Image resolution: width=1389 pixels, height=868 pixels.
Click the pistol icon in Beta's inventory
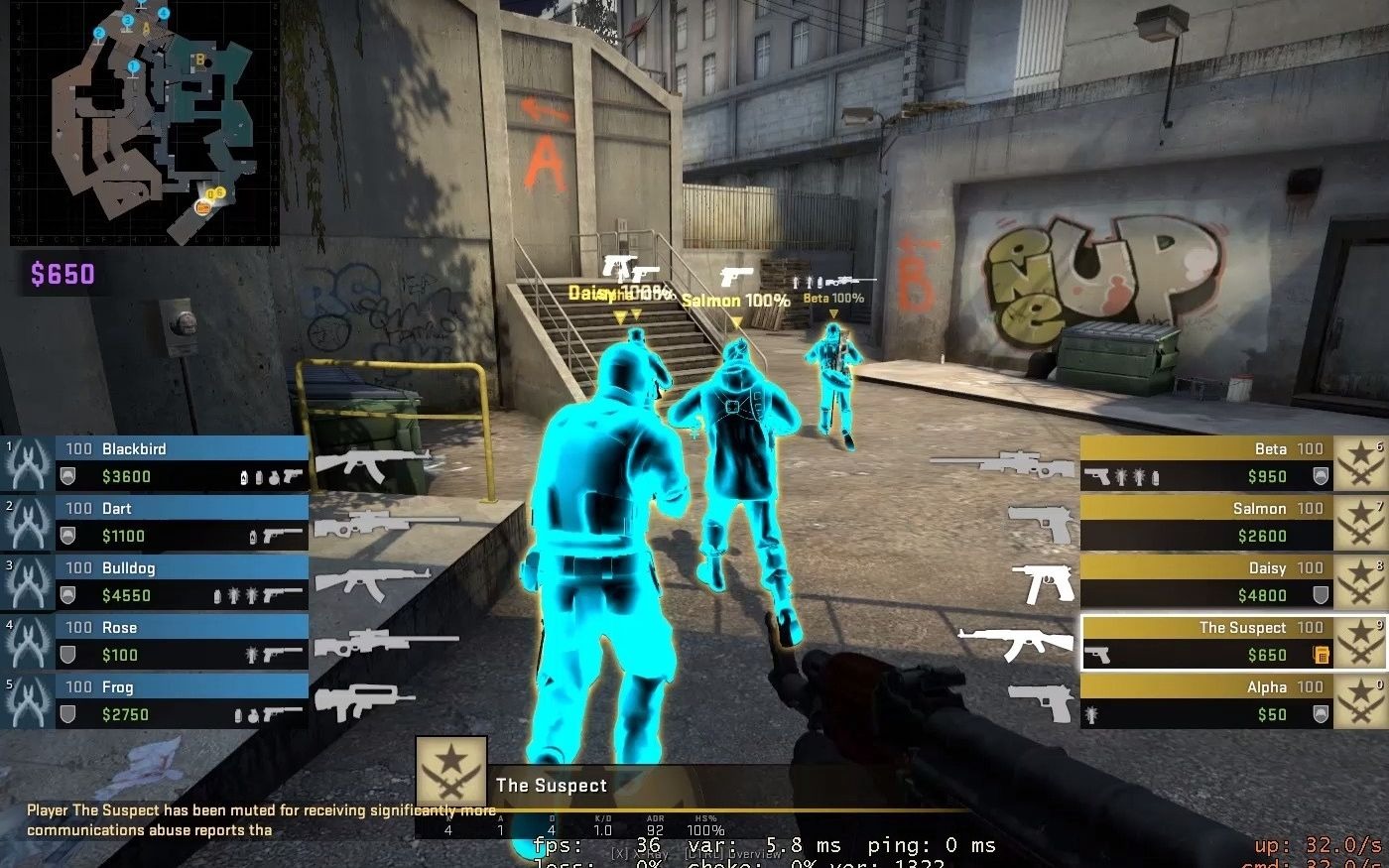[x=1097, y=476]
